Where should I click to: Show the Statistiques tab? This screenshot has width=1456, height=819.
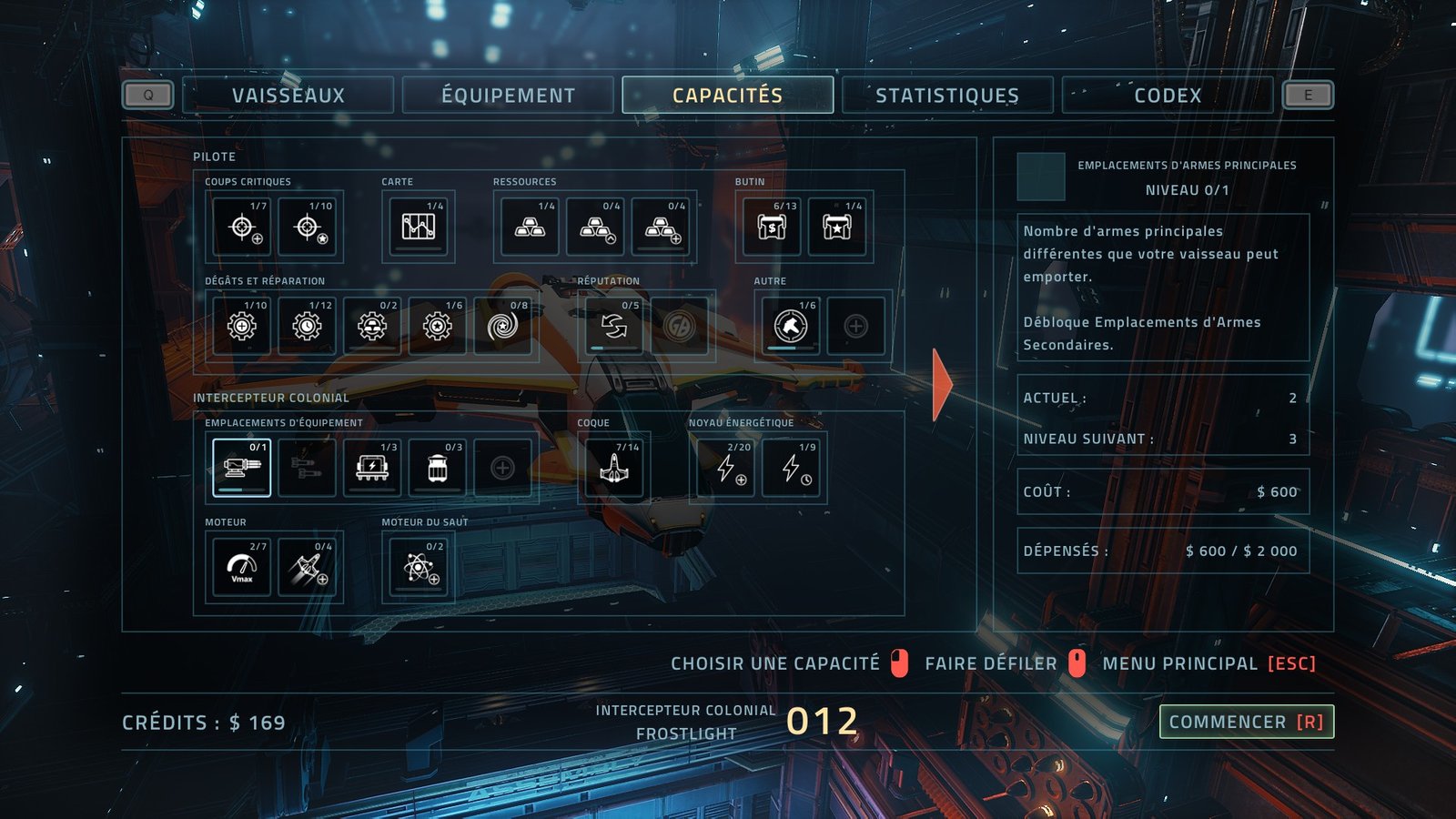[947, 96]
